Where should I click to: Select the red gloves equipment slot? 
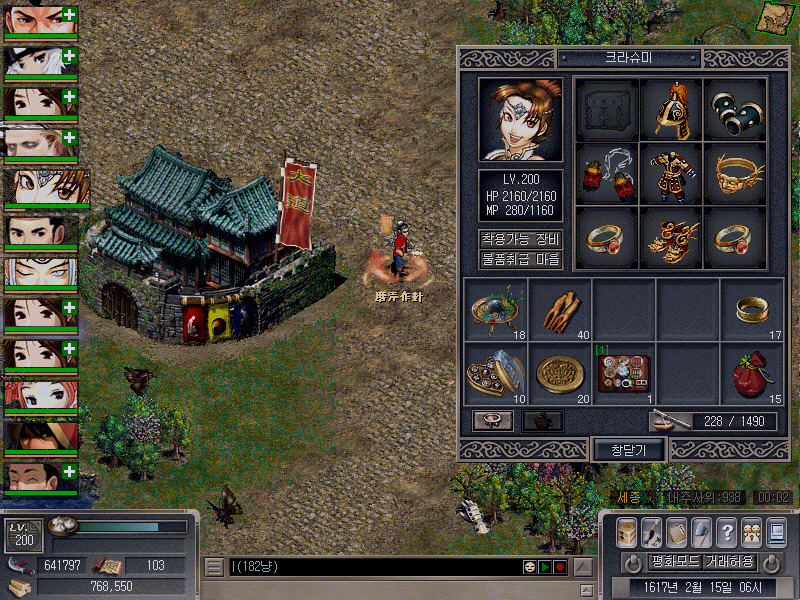(607, 173)
